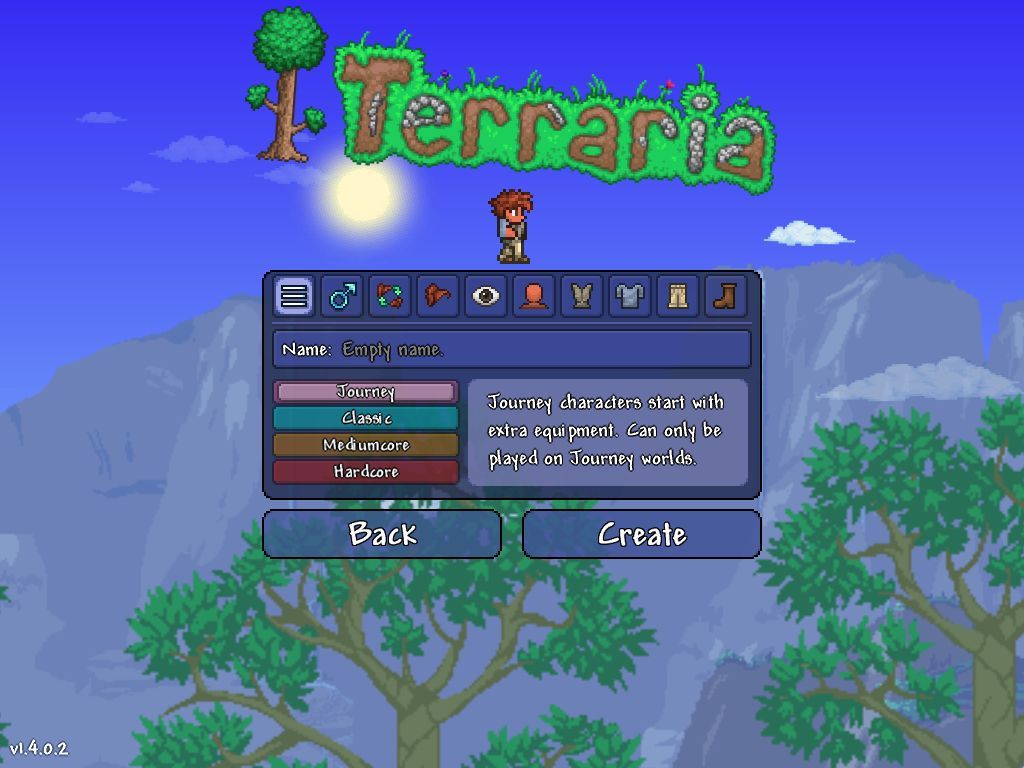Open the character info list tab
1024x768 pixels.
pyautogui.click(x=293, y=296)
